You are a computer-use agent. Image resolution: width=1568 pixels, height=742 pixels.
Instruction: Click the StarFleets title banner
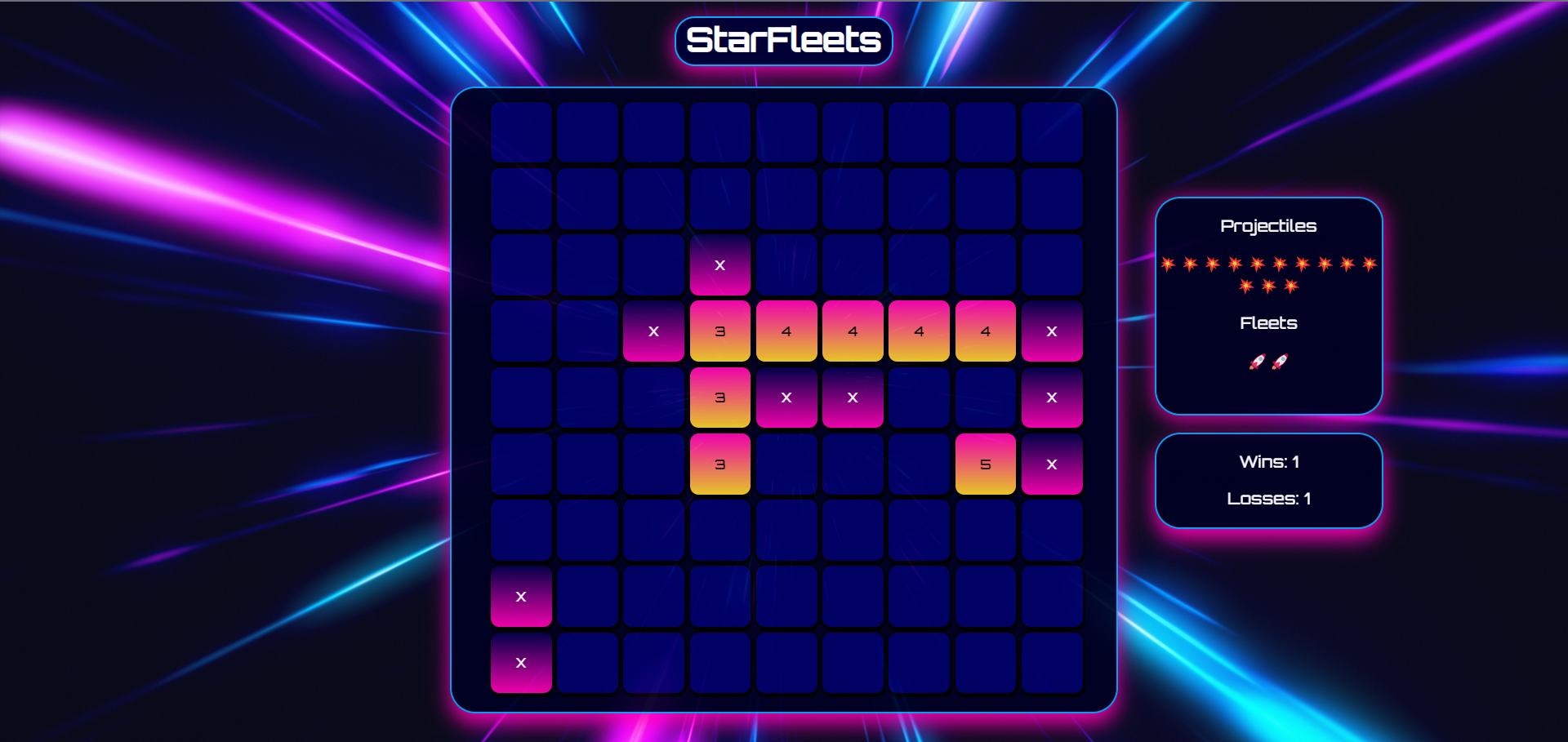click(x=783, y=39)
